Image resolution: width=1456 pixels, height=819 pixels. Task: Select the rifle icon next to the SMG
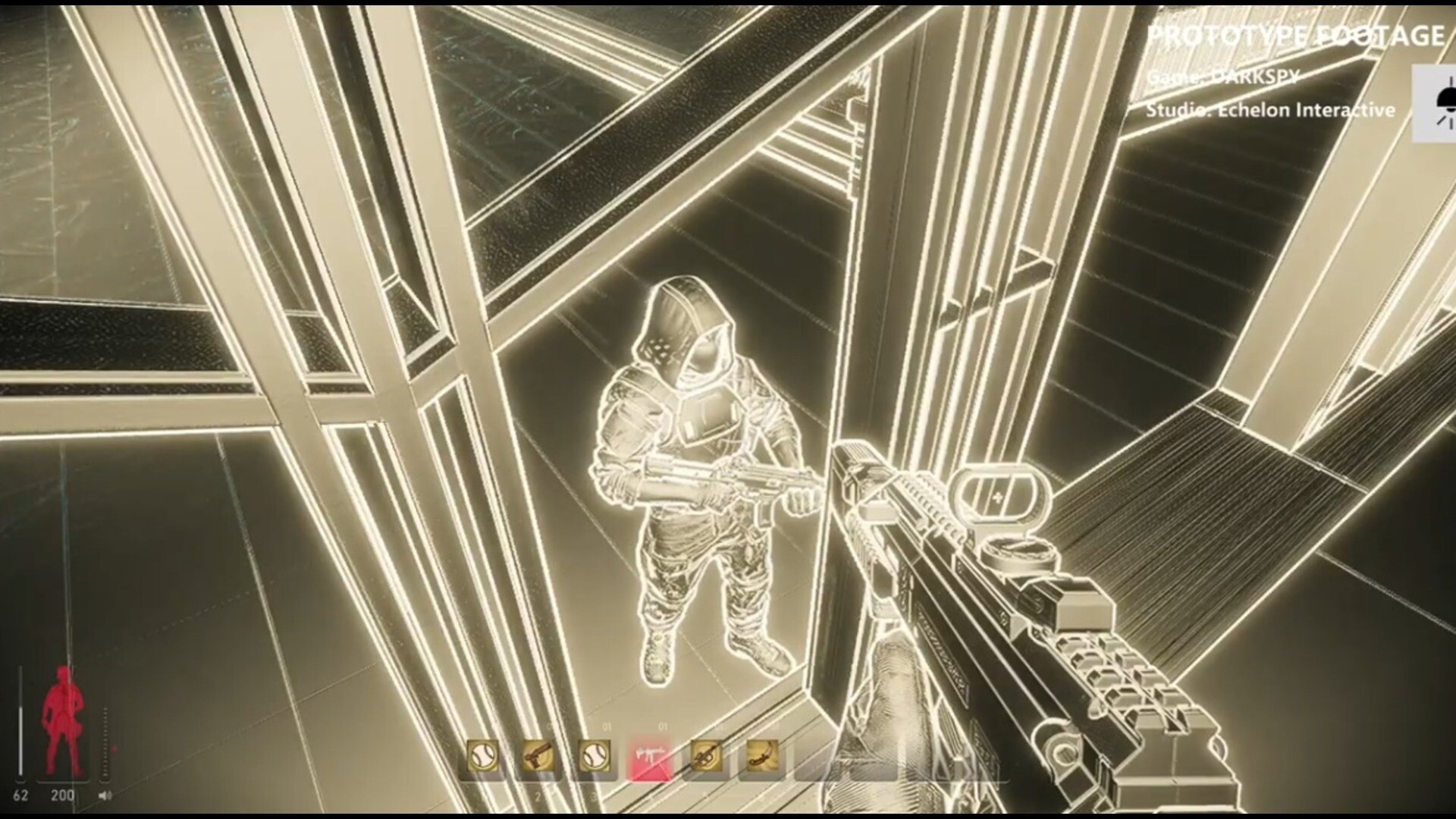tap(706, 756)
